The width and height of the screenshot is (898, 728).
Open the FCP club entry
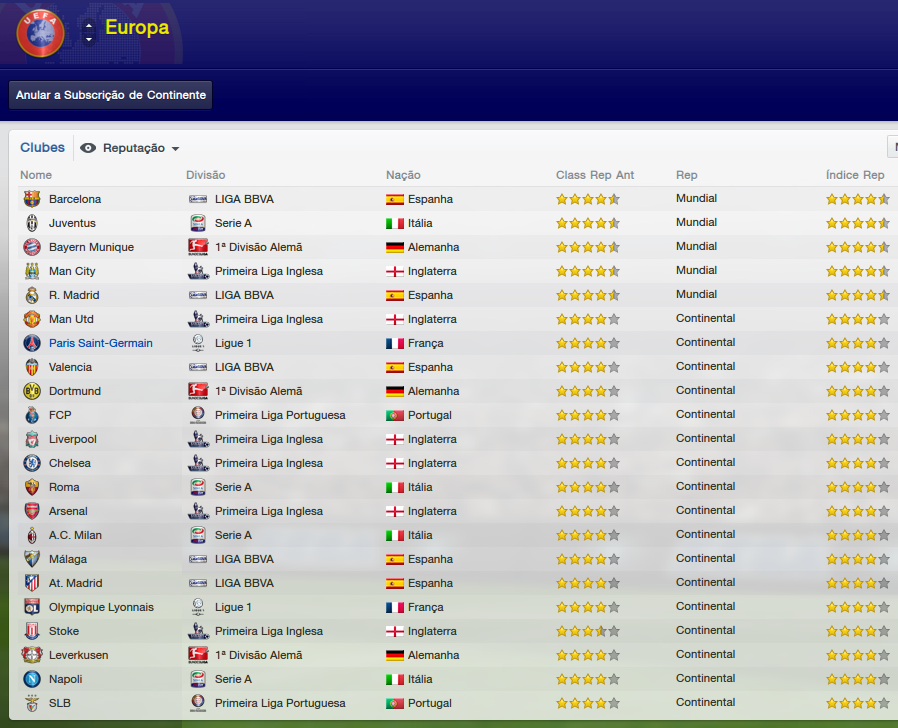(x=60, y=415)
